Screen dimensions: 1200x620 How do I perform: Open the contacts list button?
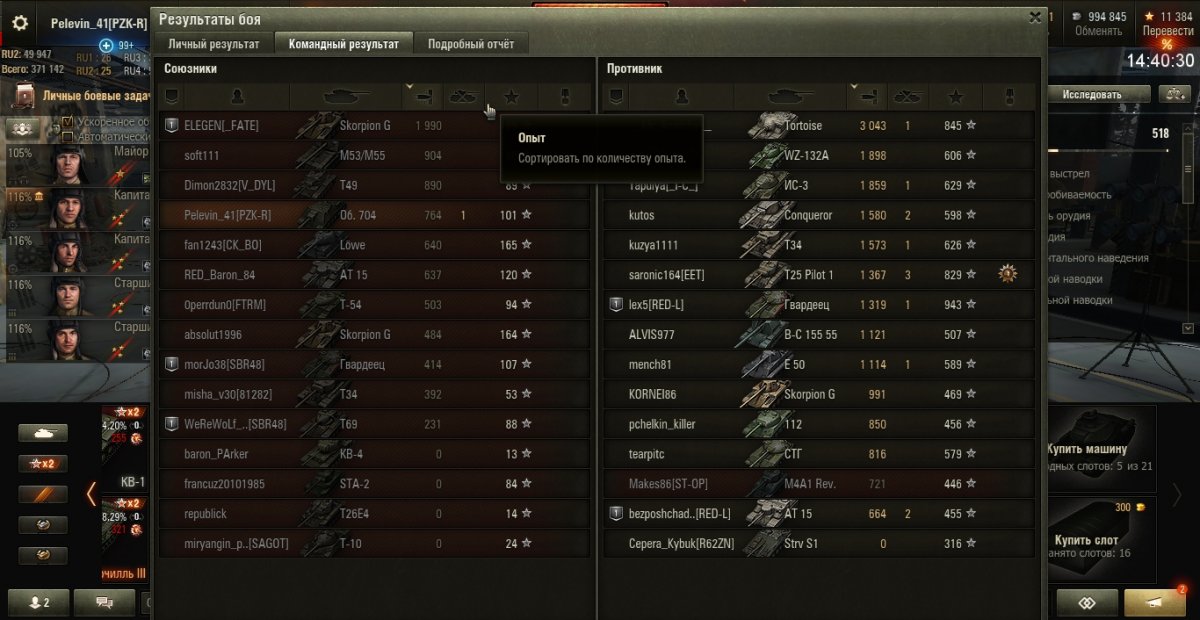click(x=40, y=602)
